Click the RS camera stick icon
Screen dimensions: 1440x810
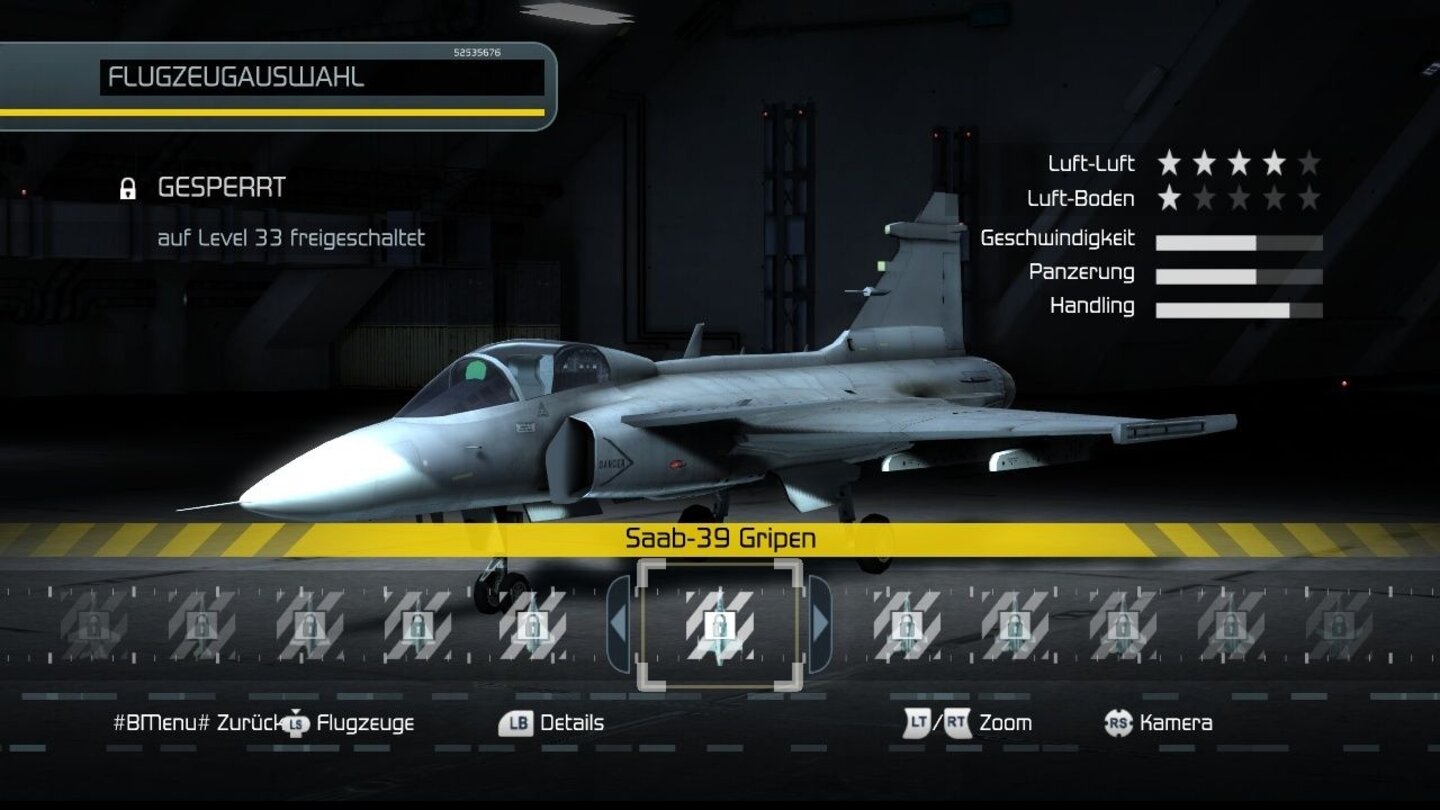click(x=1117, y=723)
